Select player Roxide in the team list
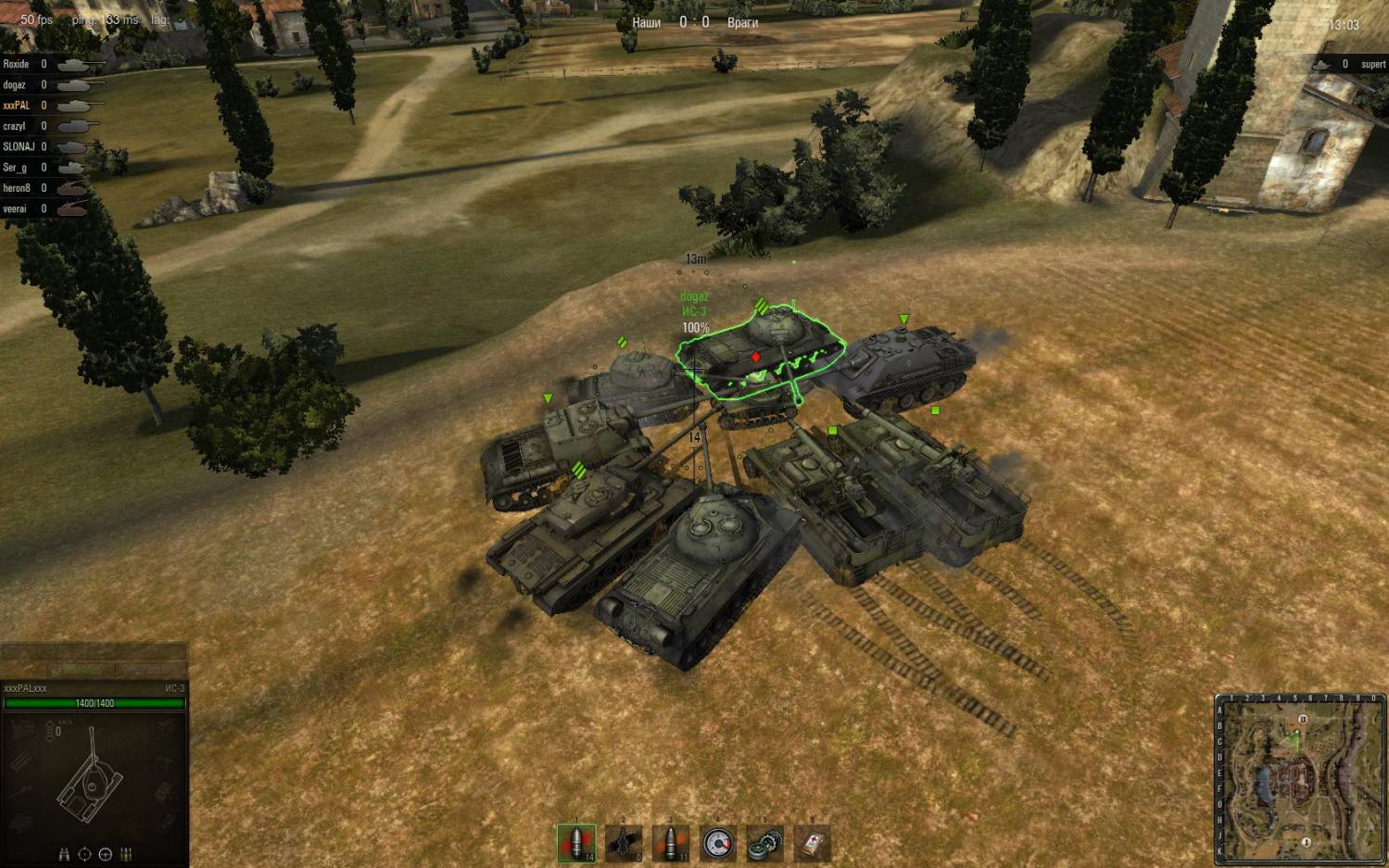1389x868 pixels. click(x=17, y=64)
